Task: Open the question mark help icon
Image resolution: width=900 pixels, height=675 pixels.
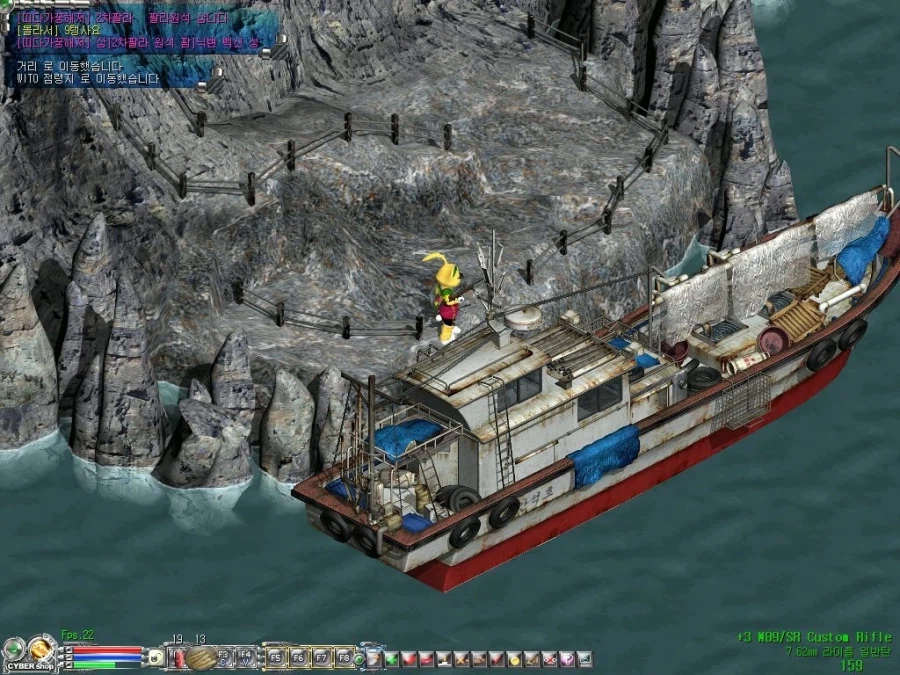Action: tap(567, 659)
